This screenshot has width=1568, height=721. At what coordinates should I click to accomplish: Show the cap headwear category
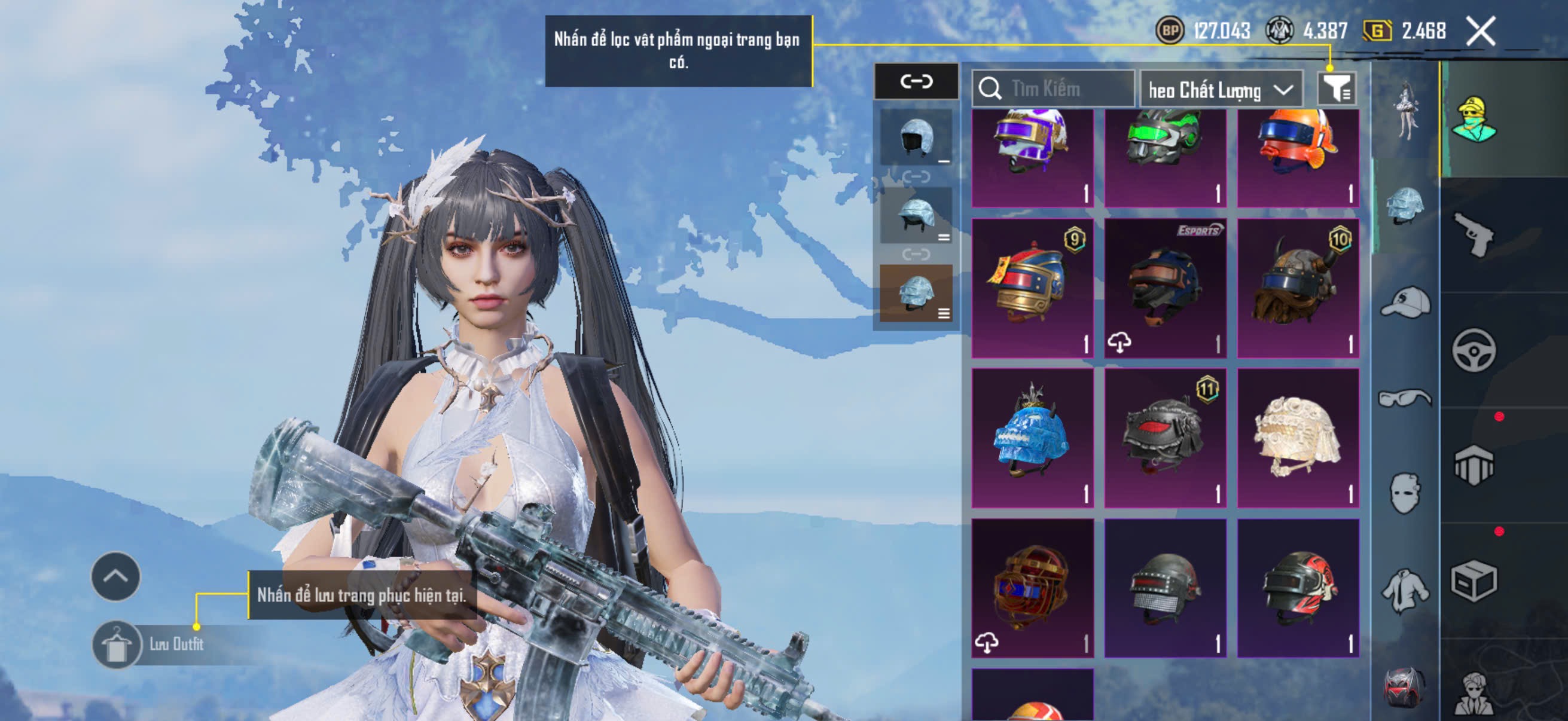tap(1405, 303)
